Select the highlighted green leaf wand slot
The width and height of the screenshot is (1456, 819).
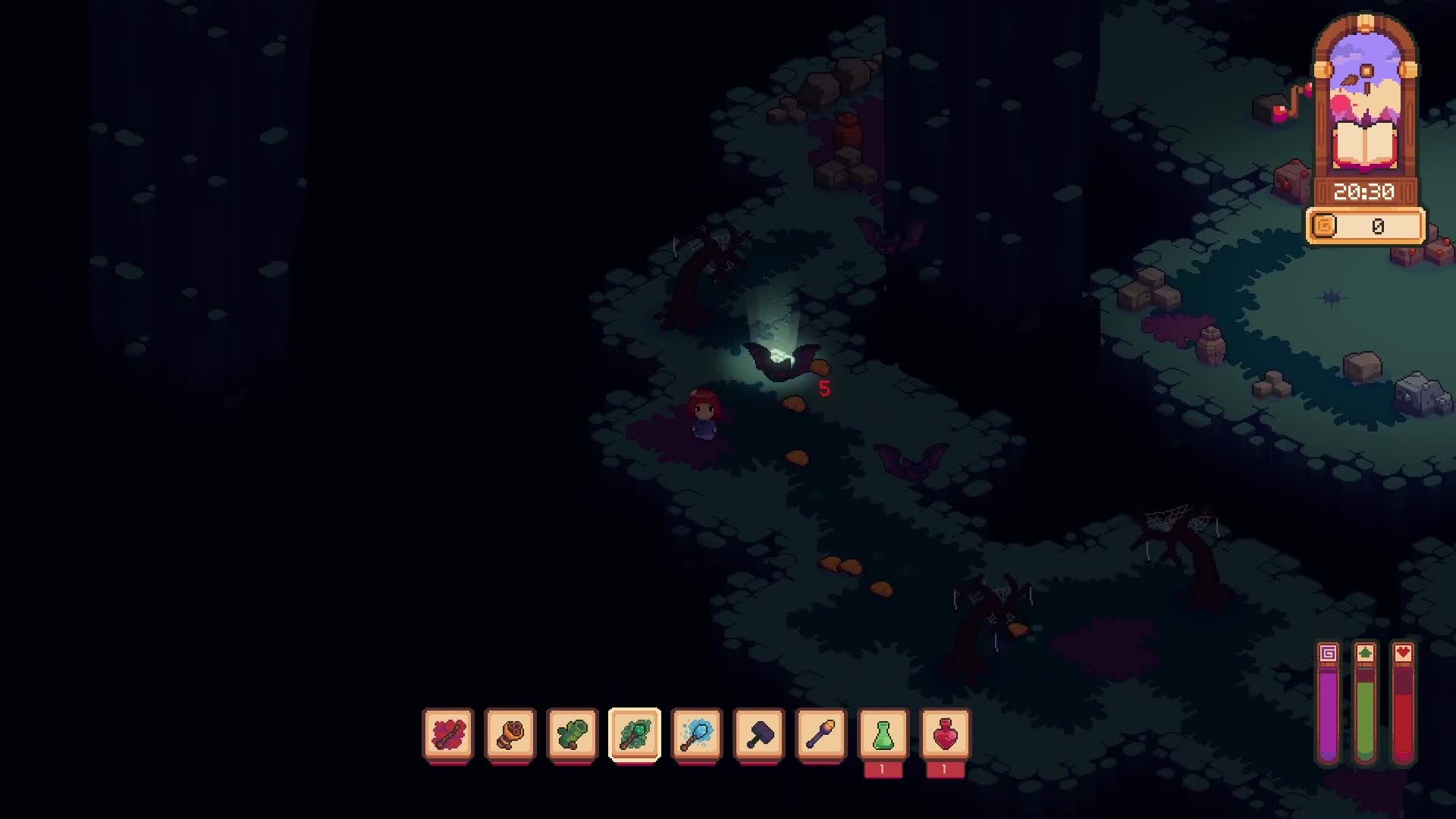coord(635,734)
